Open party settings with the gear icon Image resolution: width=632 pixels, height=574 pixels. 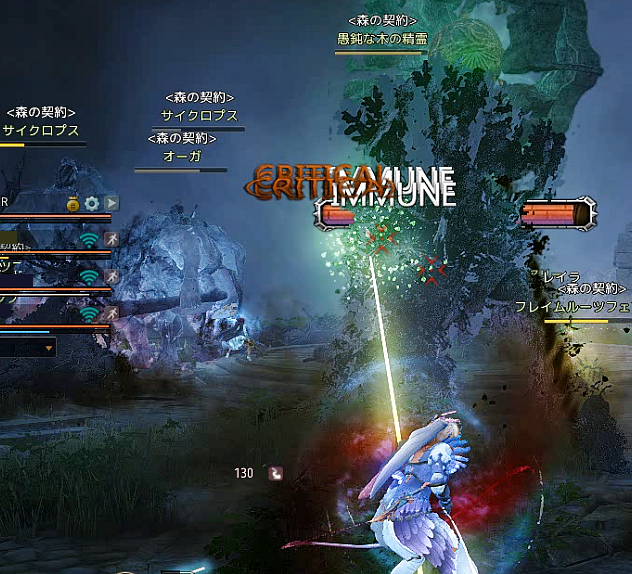[x=92, y=203]
